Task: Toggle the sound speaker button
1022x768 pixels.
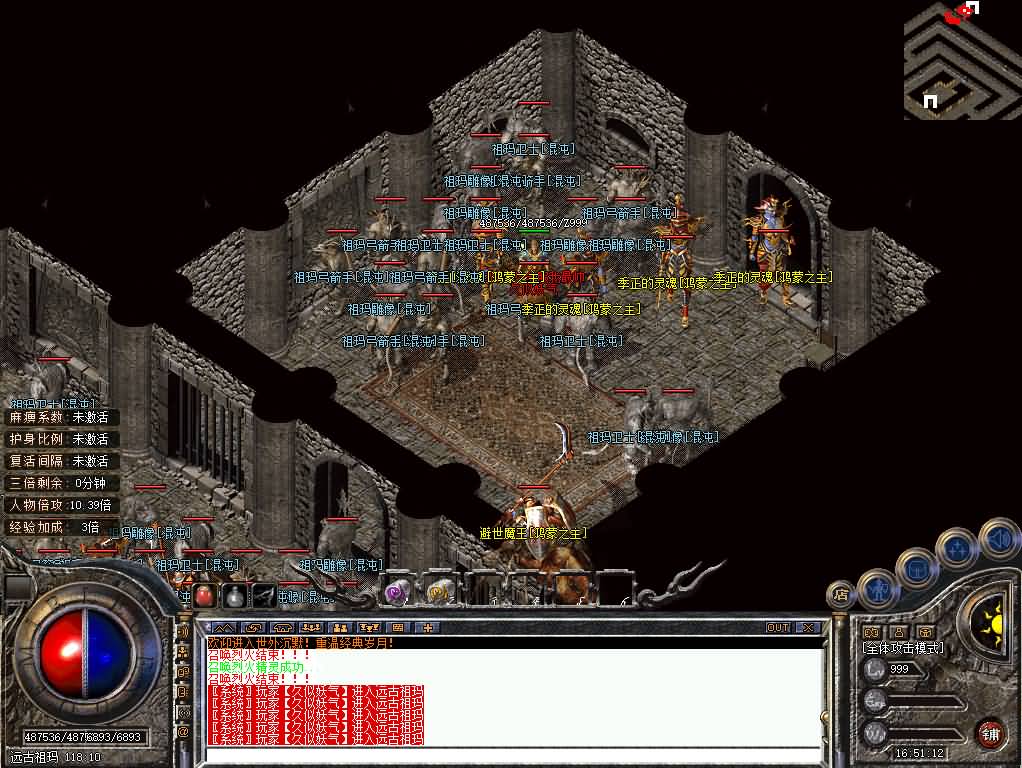Action: pos(998,539)
